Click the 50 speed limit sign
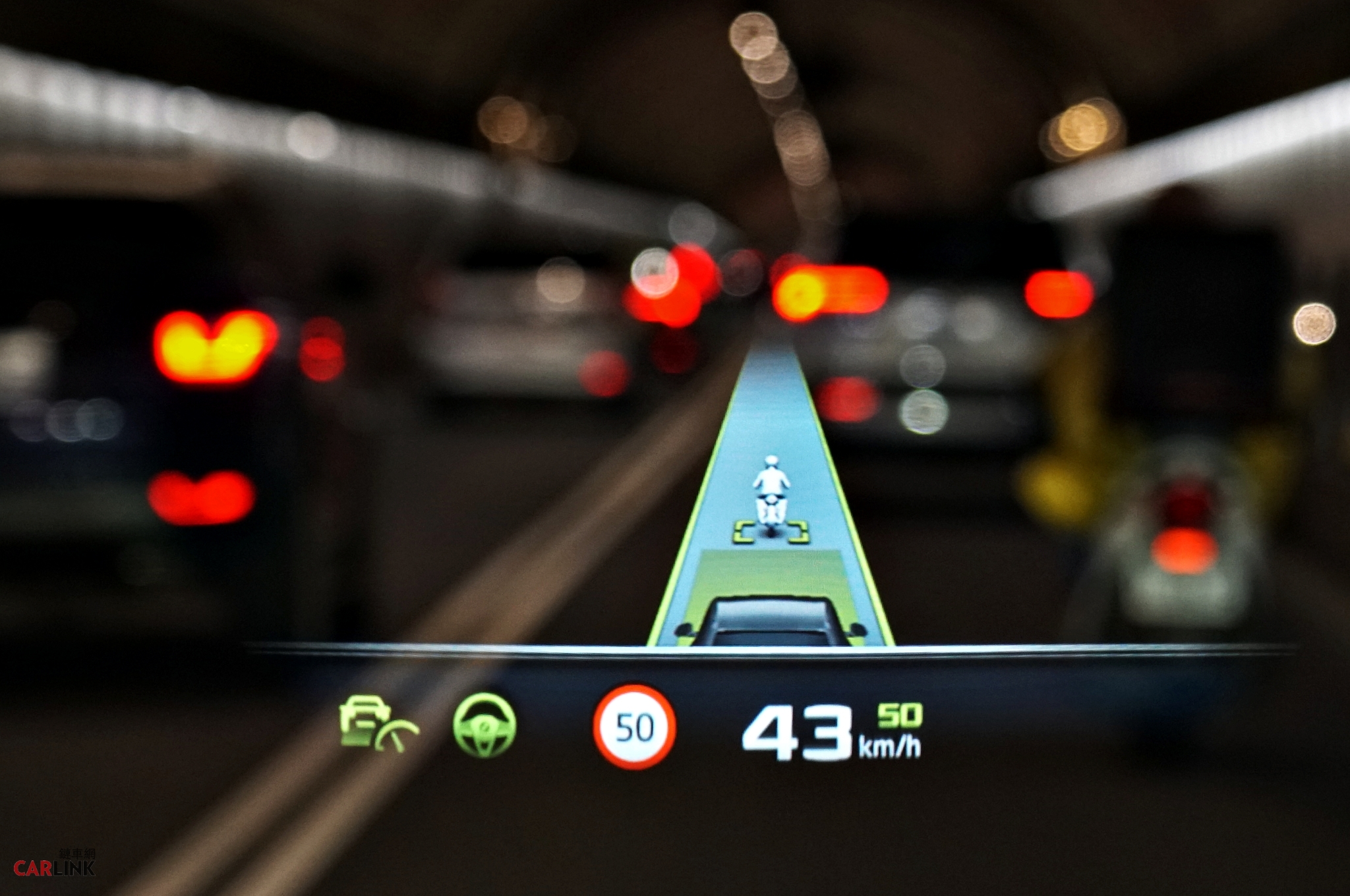Screen dimensions: 1350x896 click(634, 727)
